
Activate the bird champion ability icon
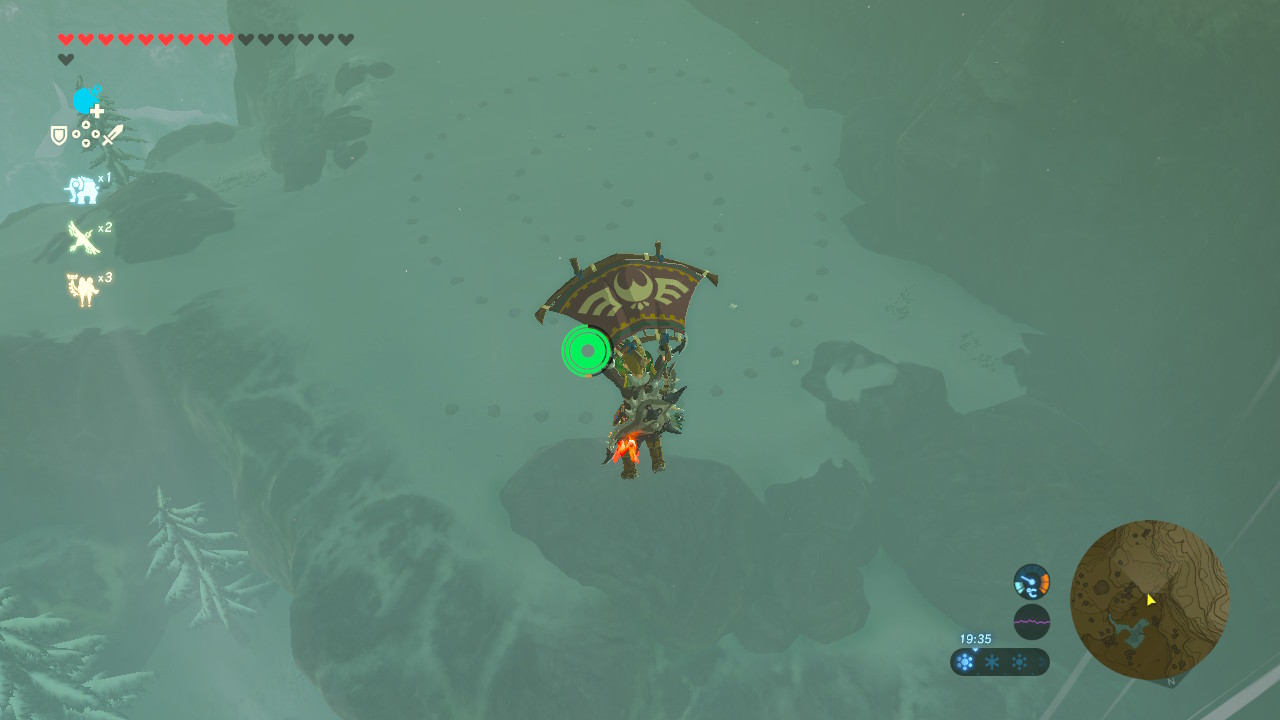pyautogui.click(x=82, y=238)
